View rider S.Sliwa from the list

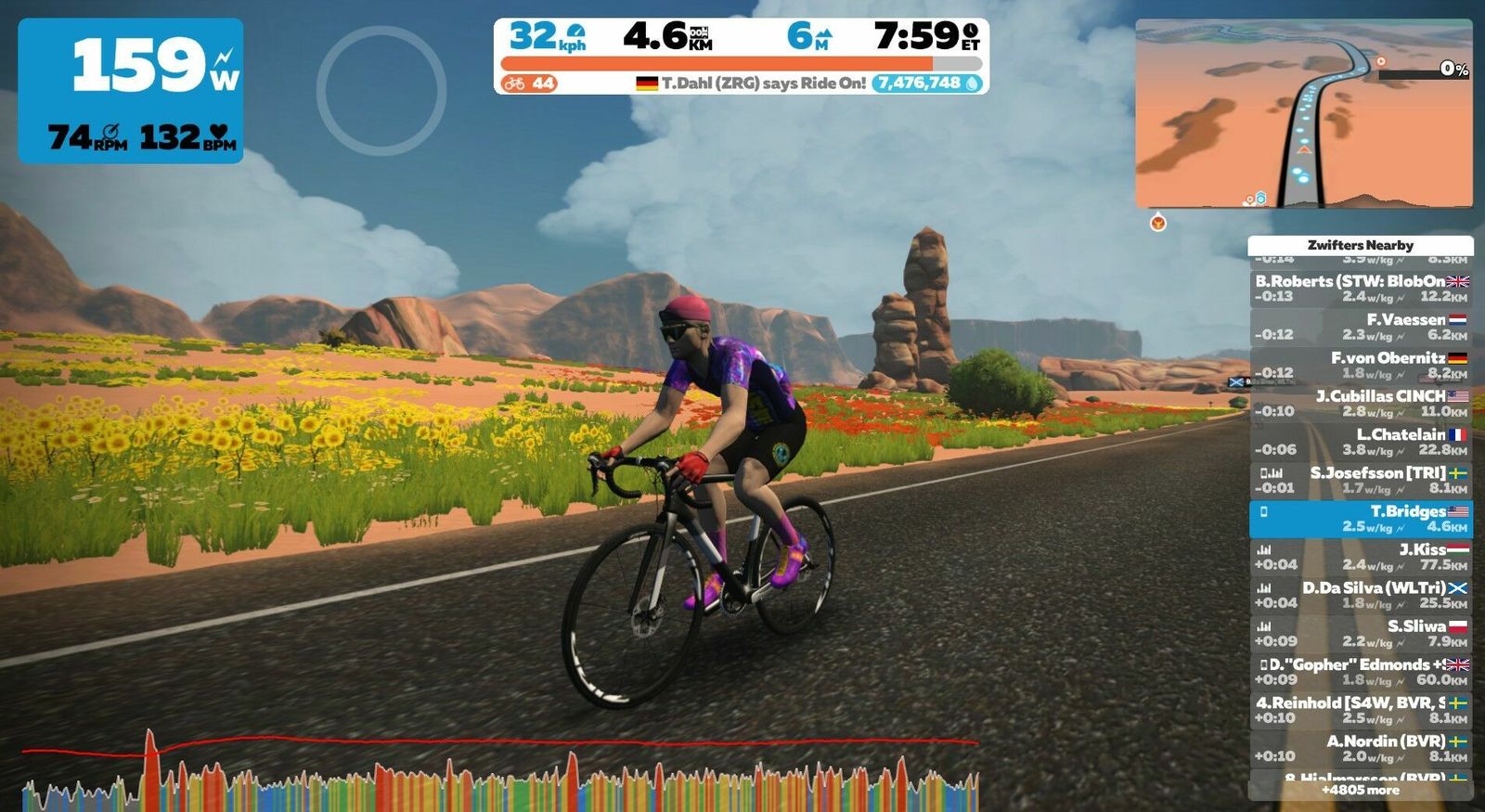point(1360,633)
